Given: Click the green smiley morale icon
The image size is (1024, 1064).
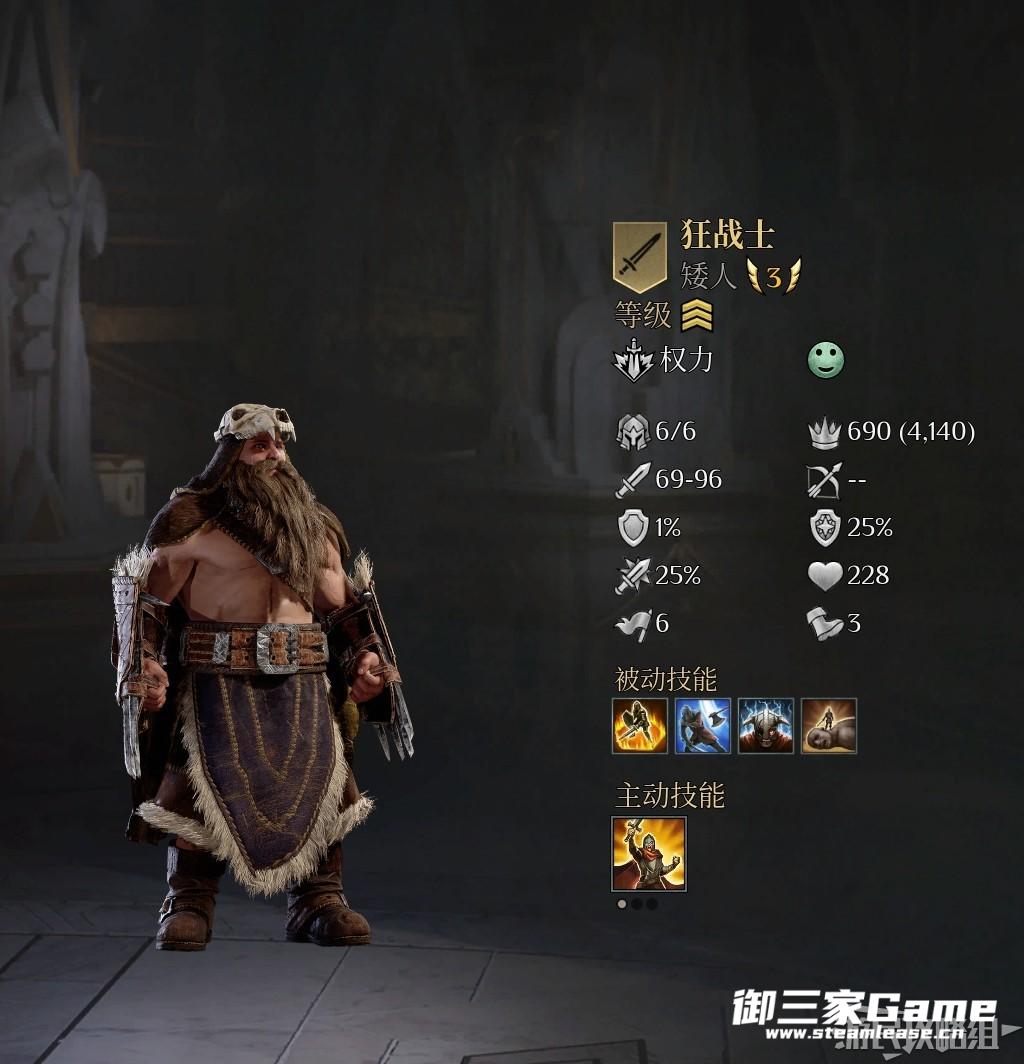Looking at the screenshot, I should 826,361.
